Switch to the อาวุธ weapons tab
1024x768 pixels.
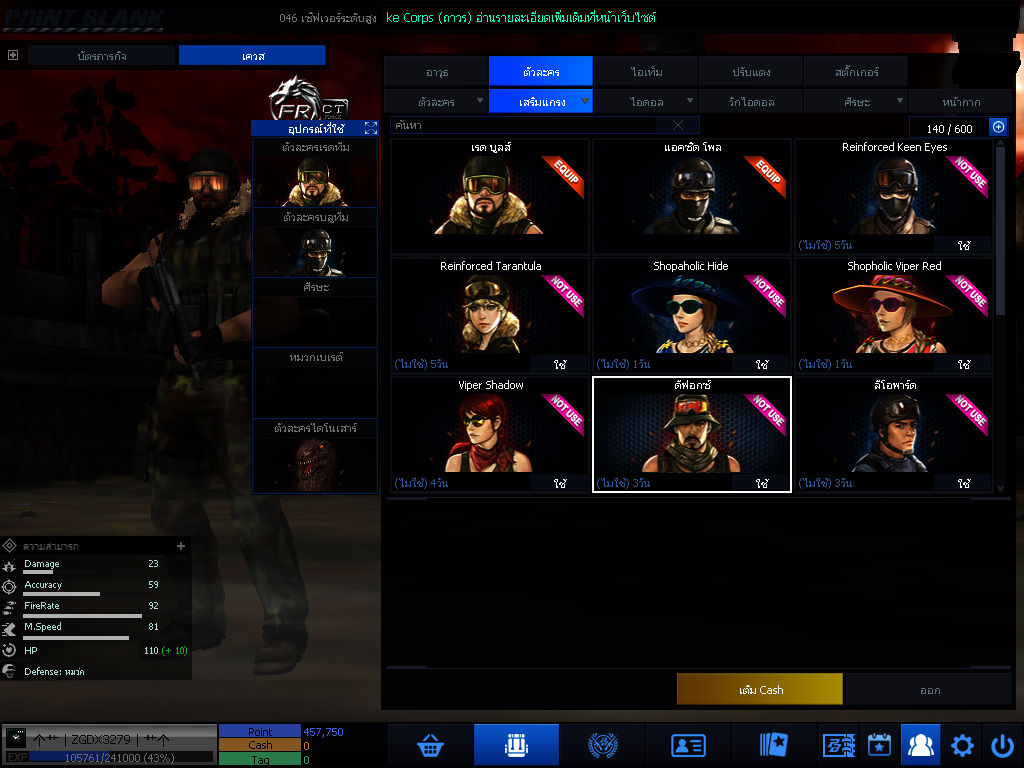436,72
